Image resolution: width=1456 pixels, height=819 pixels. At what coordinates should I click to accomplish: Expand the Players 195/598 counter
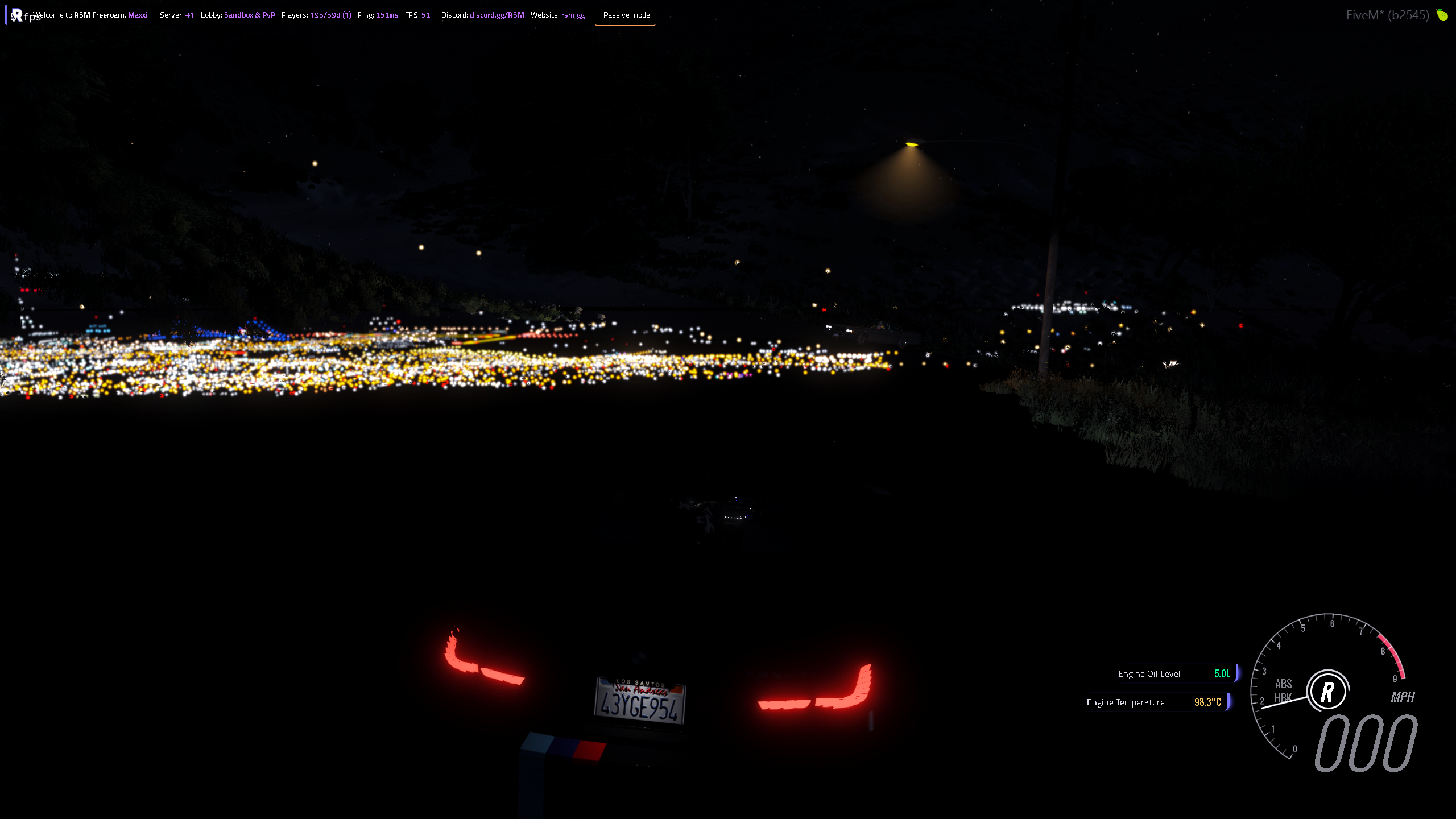316,15
